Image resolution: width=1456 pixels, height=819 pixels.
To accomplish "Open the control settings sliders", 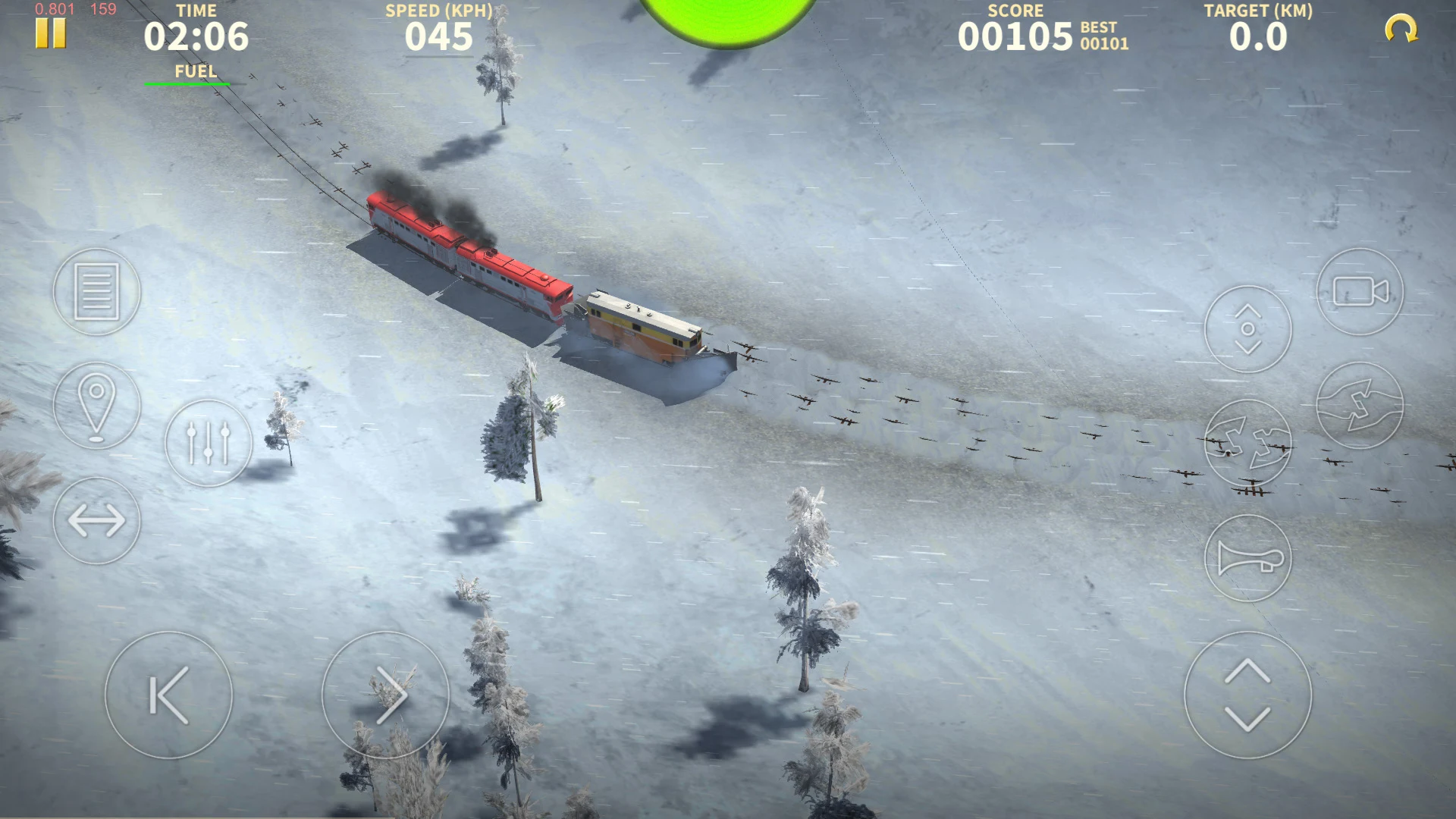I will pos(209,442).
